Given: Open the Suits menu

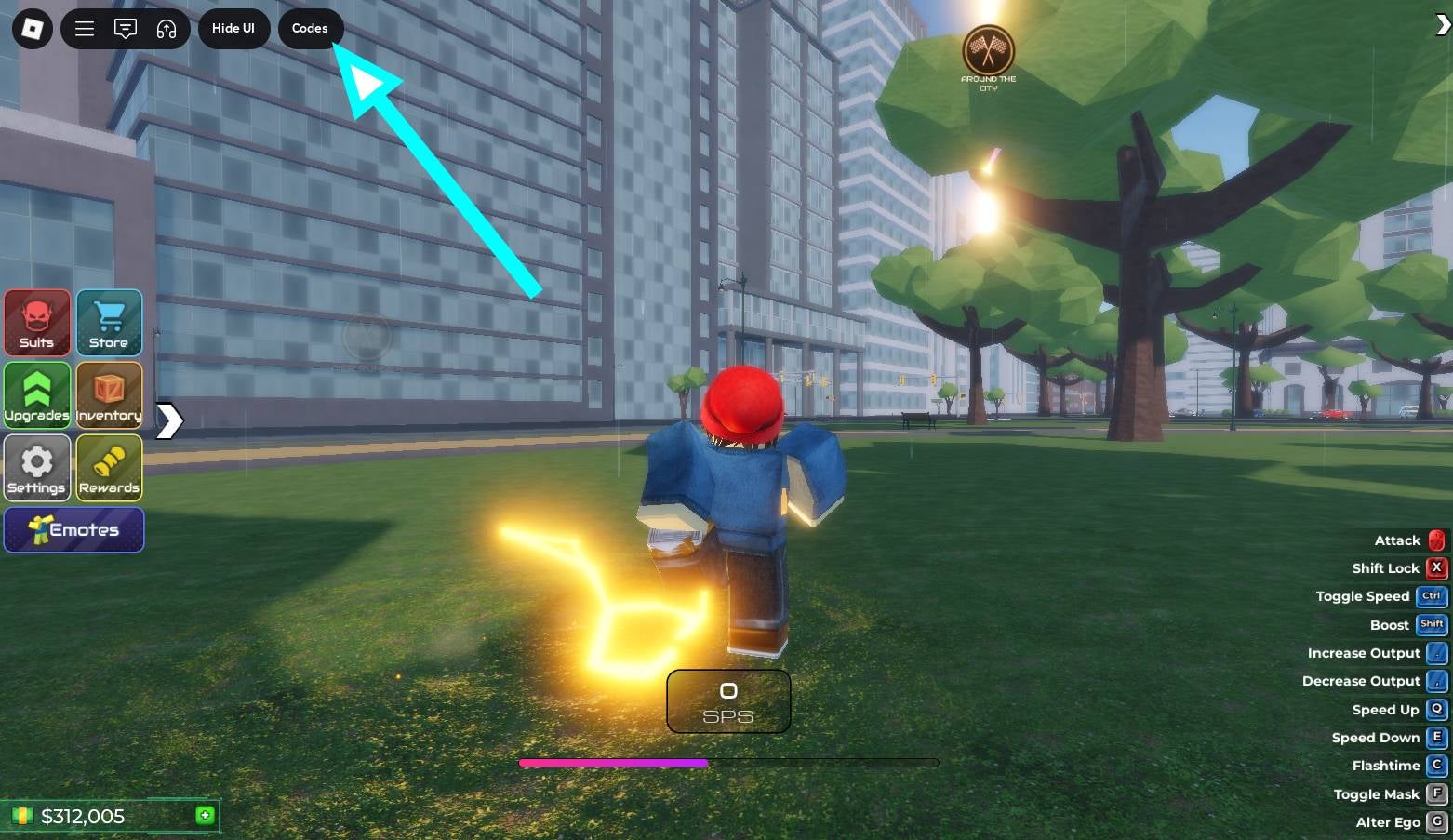Looking at the screenshot, I should pos(37,322).
